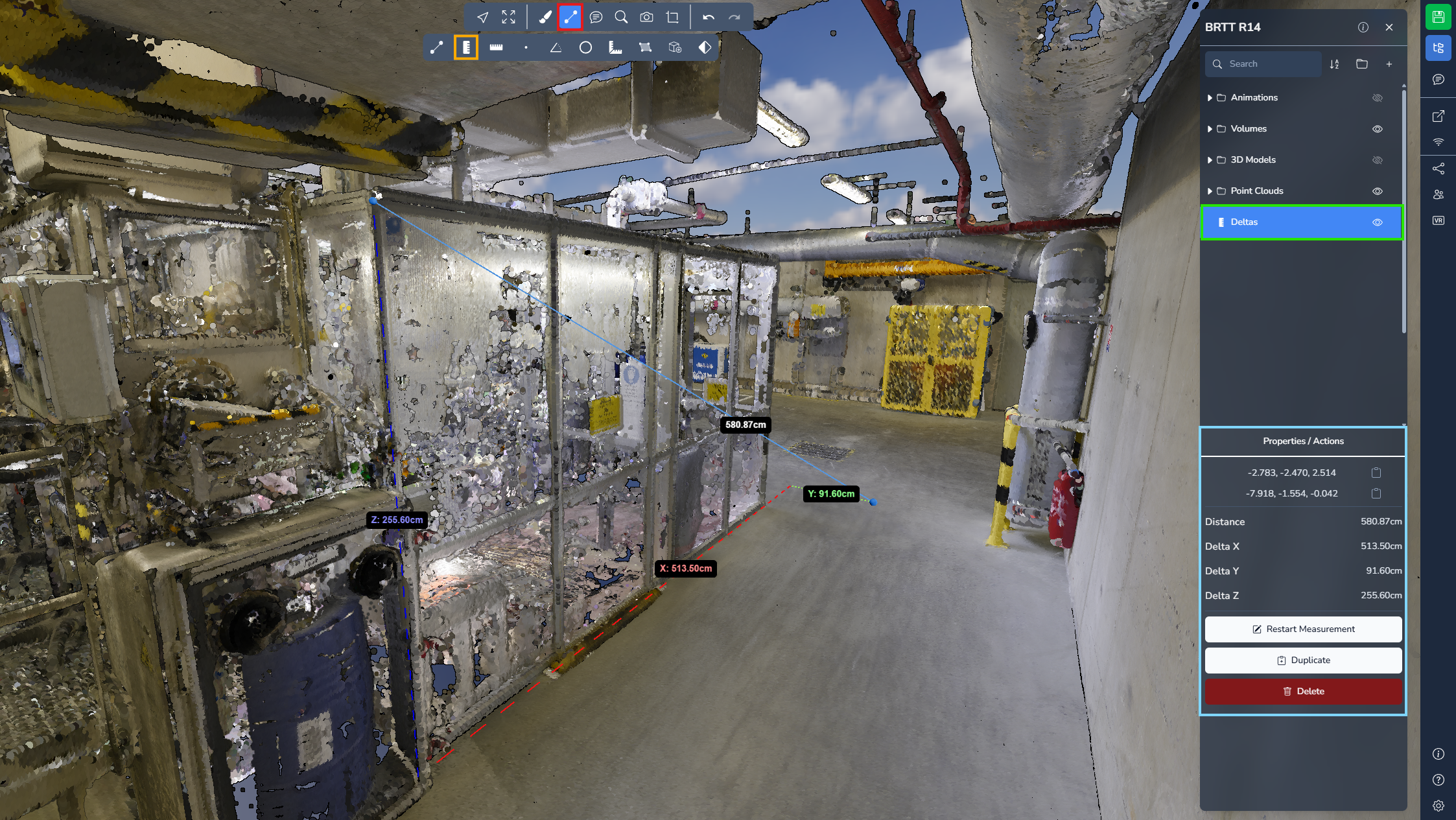Select the magnifier search tool

621,18
